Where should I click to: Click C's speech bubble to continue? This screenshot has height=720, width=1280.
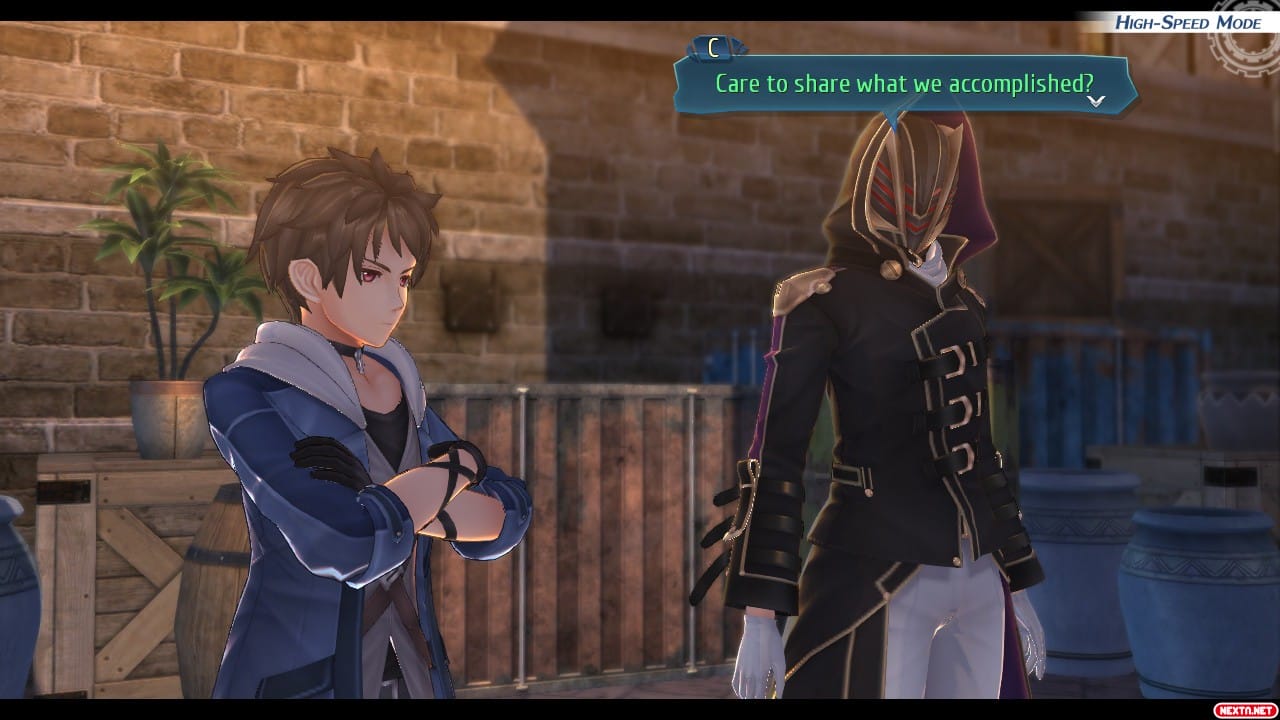pos(903,84)
